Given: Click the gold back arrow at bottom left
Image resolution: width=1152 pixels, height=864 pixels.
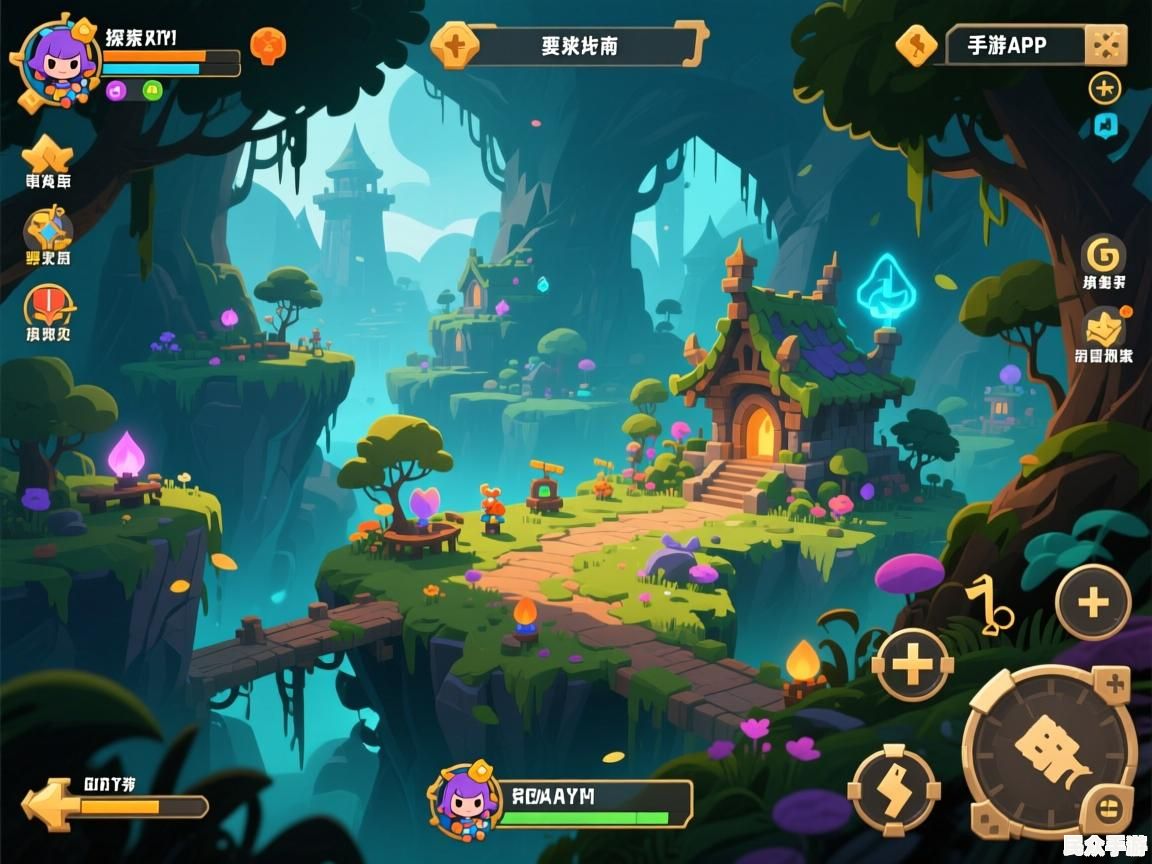Looking at the screenshot, I should [48, 804].
